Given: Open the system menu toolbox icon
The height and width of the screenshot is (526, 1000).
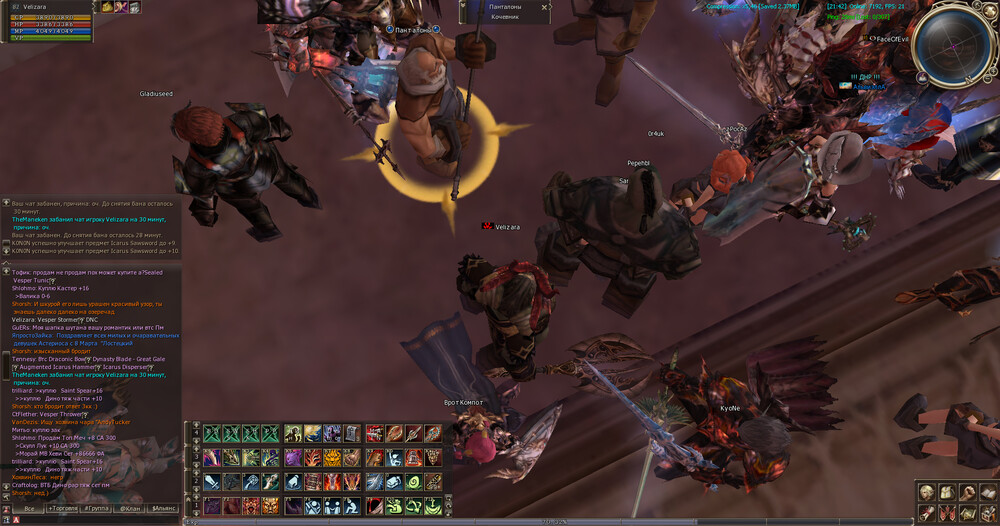Looking at the screenshot, I should [x=988, y=512].
